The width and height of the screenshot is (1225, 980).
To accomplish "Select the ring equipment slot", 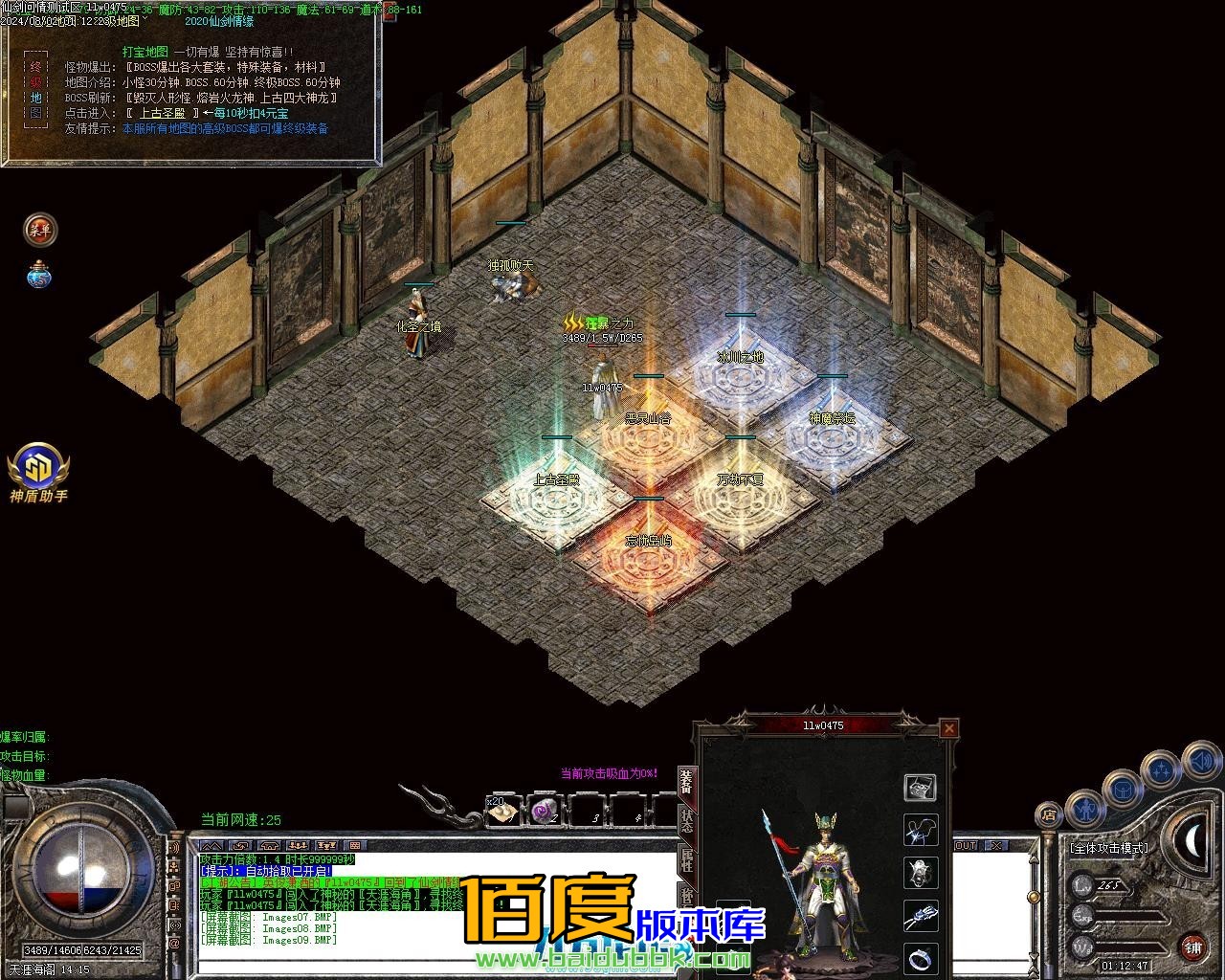I will point(920,957).
